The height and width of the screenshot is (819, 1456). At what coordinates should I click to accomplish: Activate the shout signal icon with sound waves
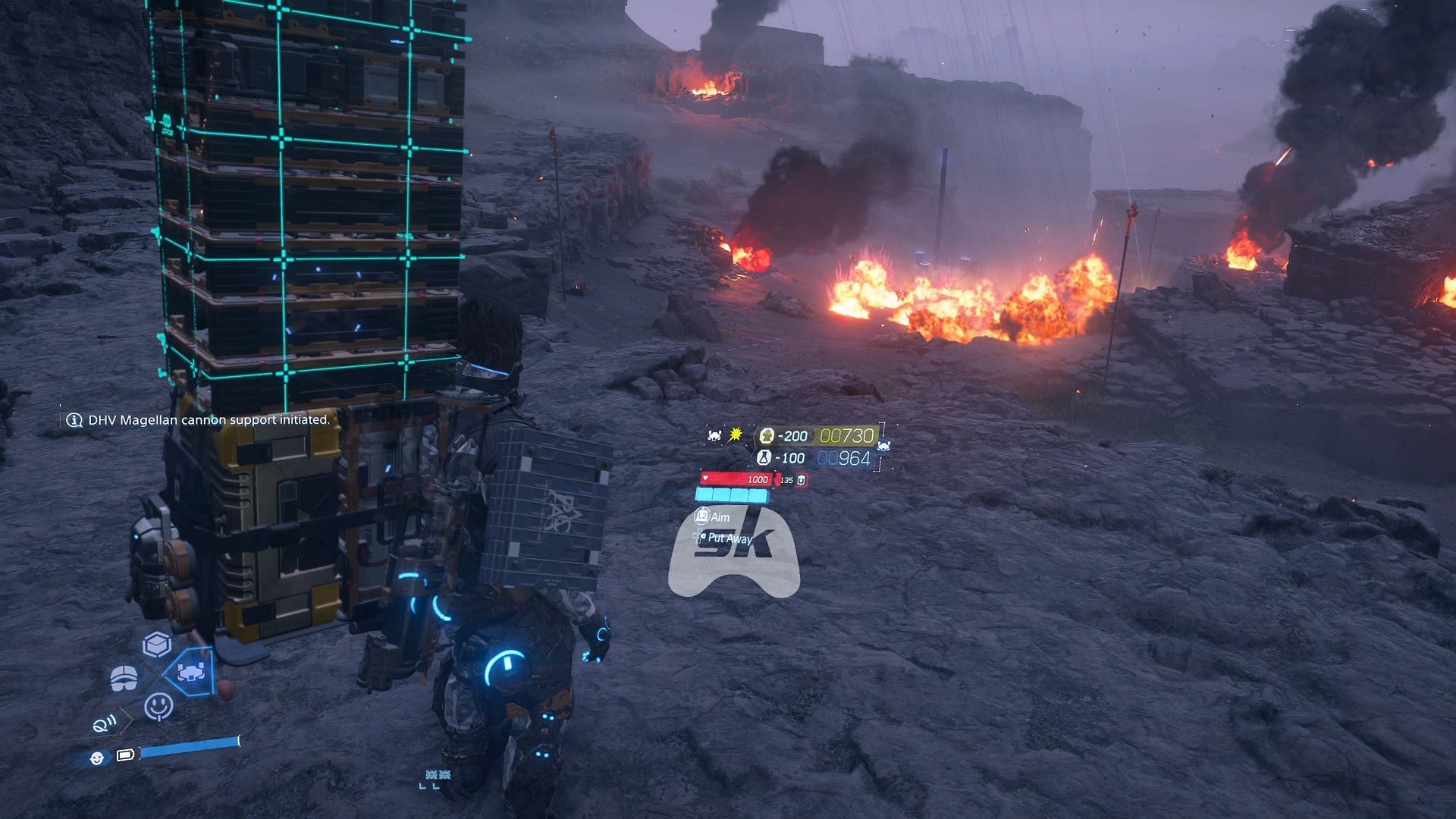104,724
